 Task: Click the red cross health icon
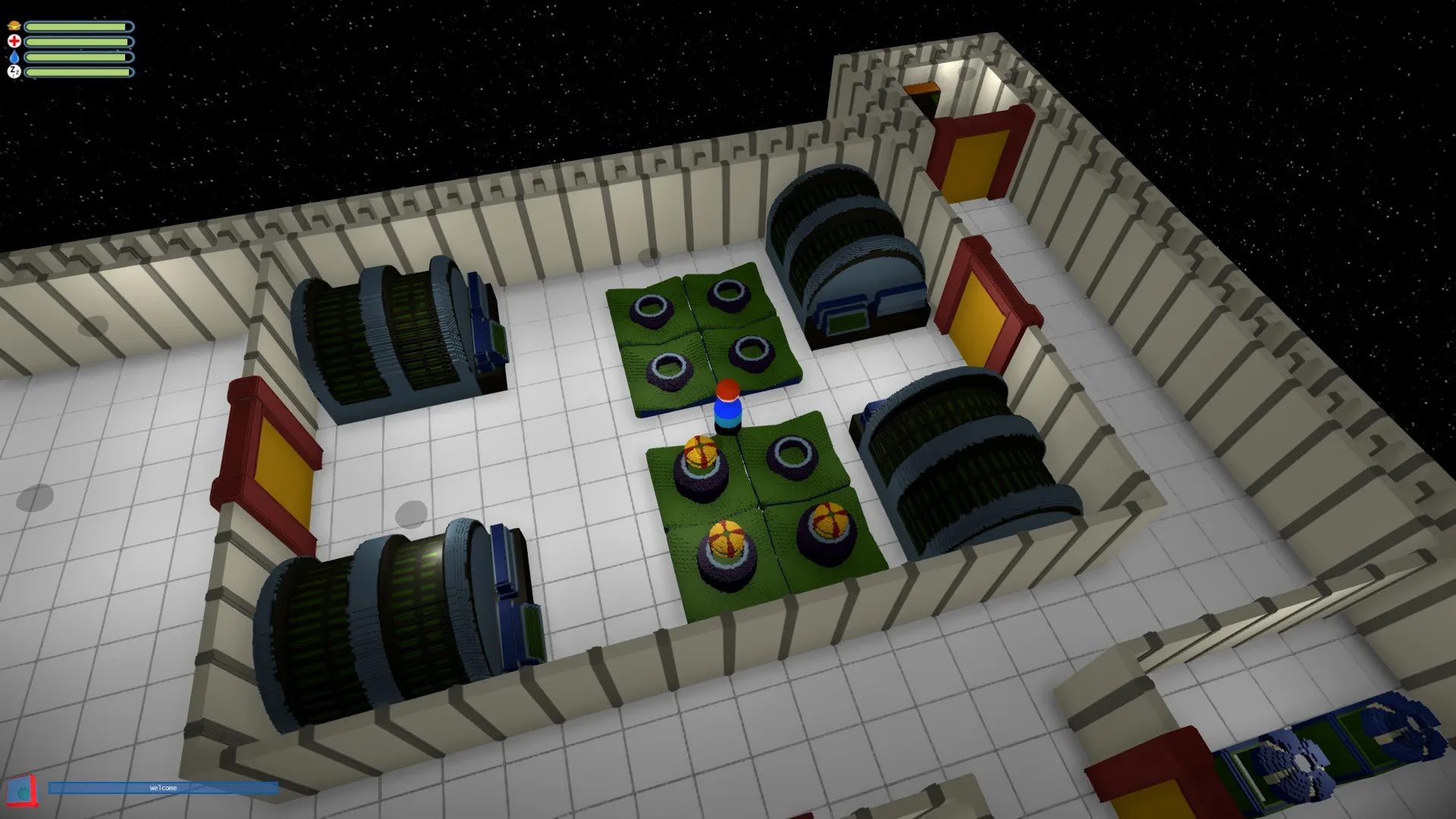(14, 42)
